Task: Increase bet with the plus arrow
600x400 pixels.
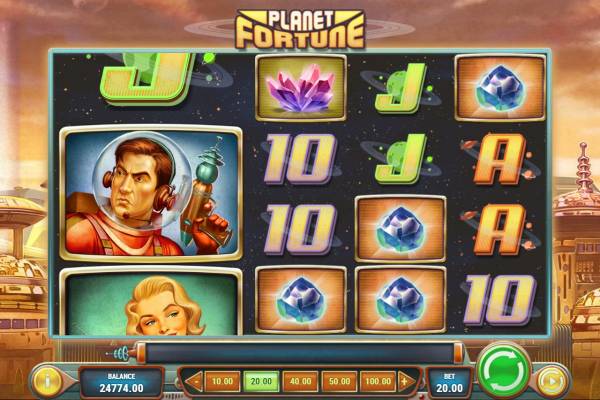Action: (x=406, y=381)
